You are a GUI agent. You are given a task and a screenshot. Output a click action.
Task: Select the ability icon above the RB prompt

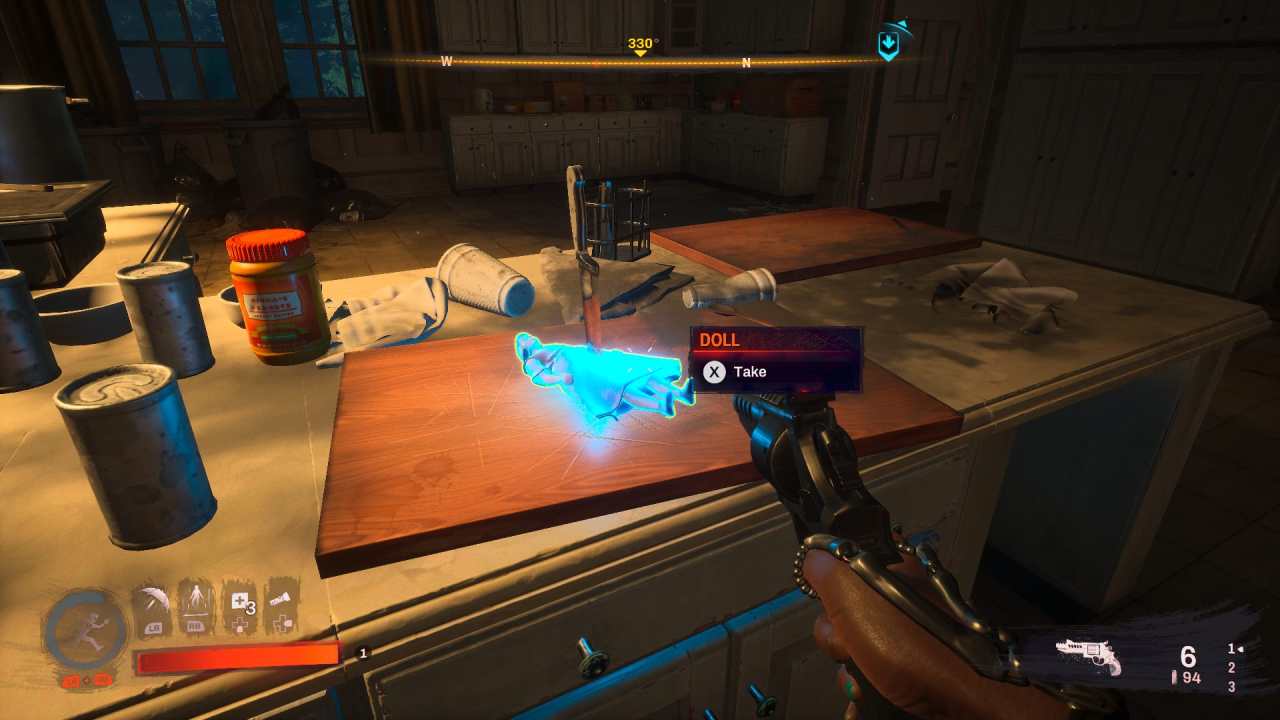tap(196, 600)
